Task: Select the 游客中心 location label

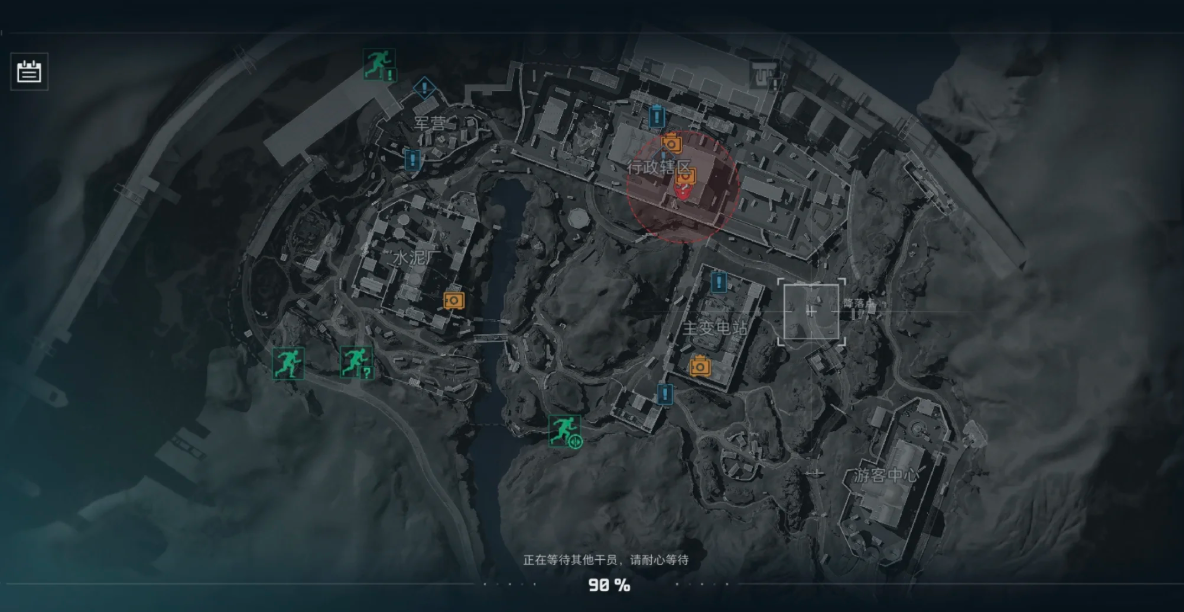Action: point(885,475)
